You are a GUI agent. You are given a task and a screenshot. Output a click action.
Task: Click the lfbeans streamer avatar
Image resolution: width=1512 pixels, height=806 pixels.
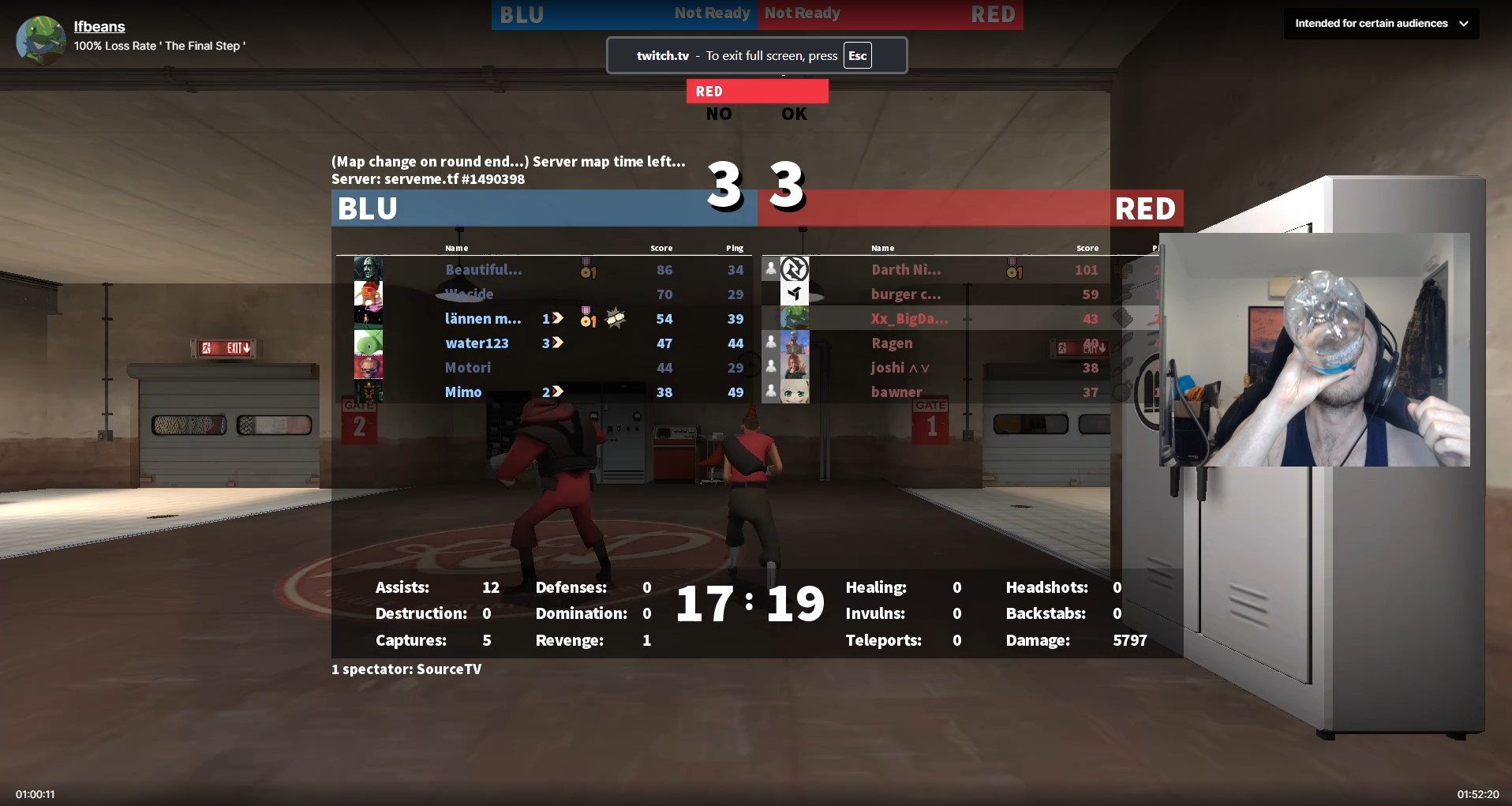click(x=41, y=39)
